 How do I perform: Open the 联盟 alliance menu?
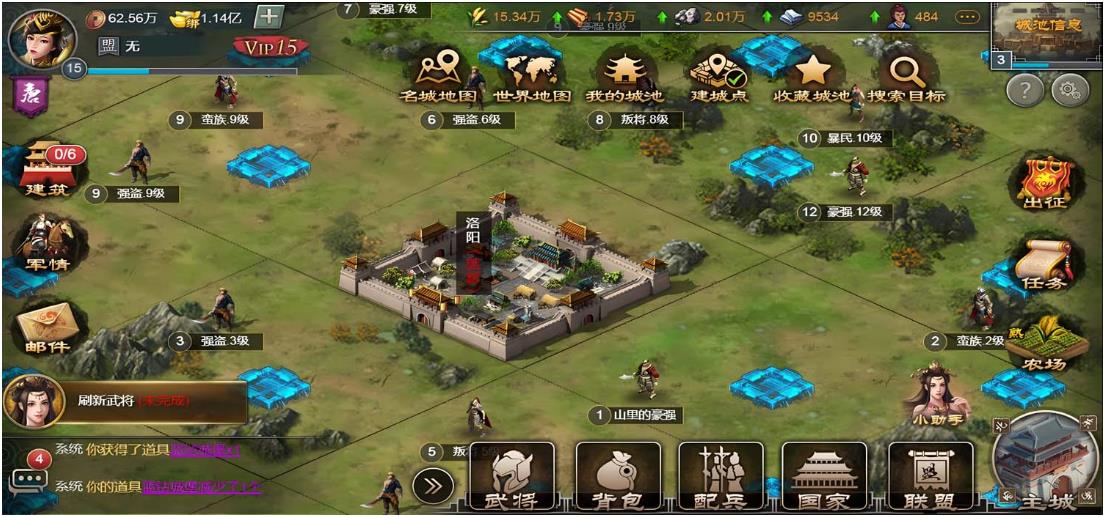930,480
